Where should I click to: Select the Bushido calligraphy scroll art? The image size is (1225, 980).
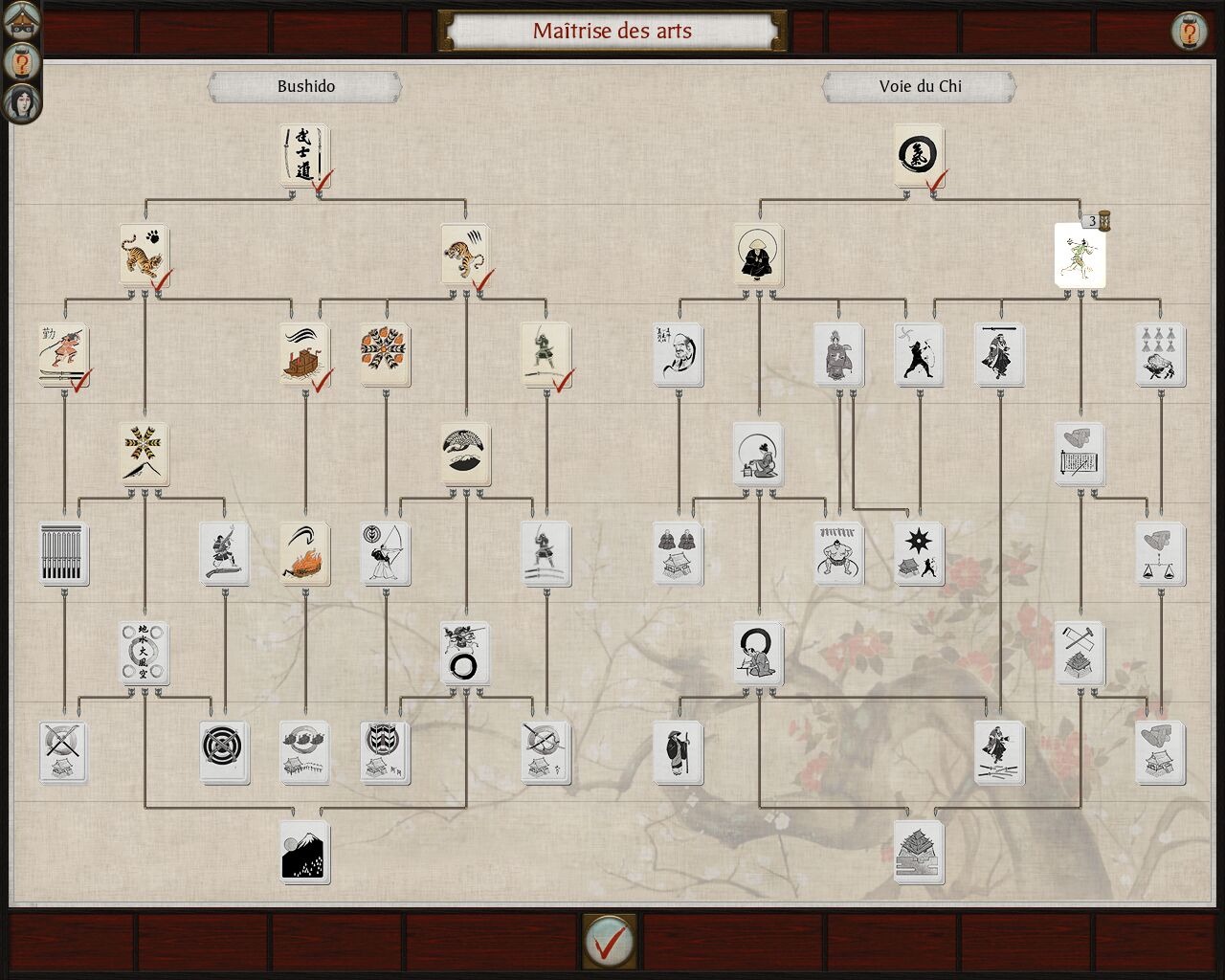[304, 155]
